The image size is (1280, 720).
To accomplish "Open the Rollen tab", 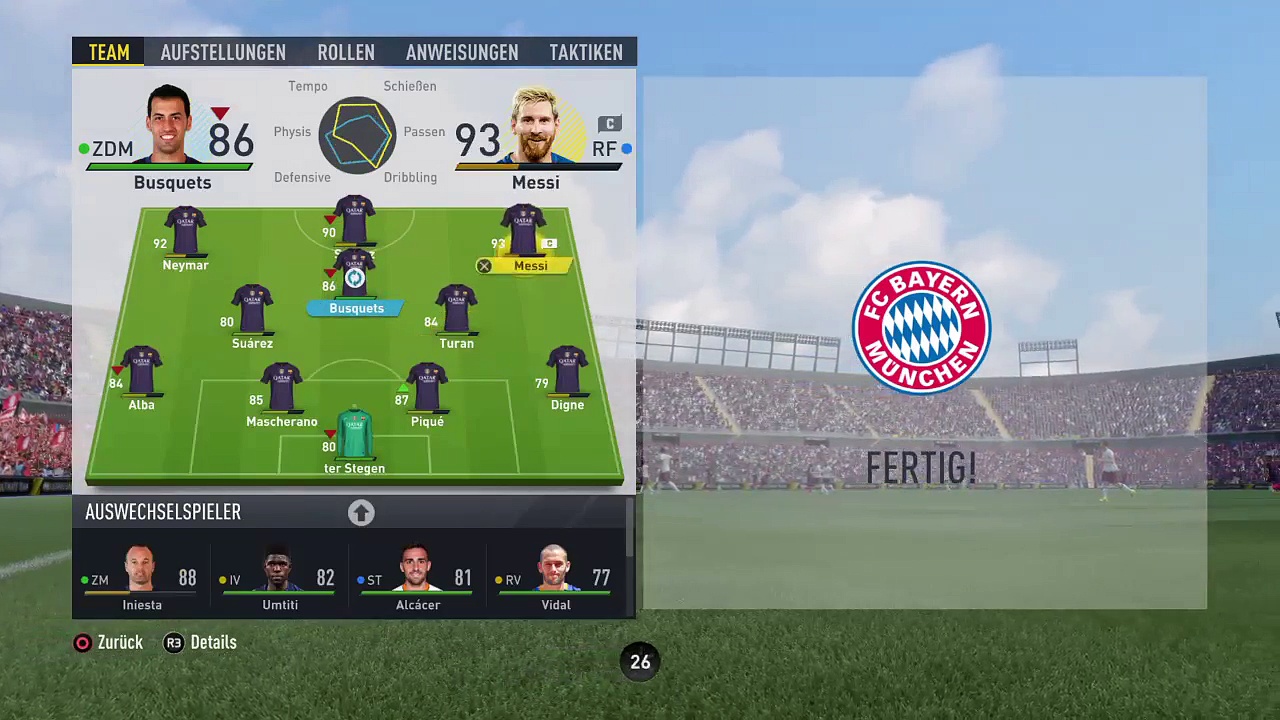I will tap(346, 52).
